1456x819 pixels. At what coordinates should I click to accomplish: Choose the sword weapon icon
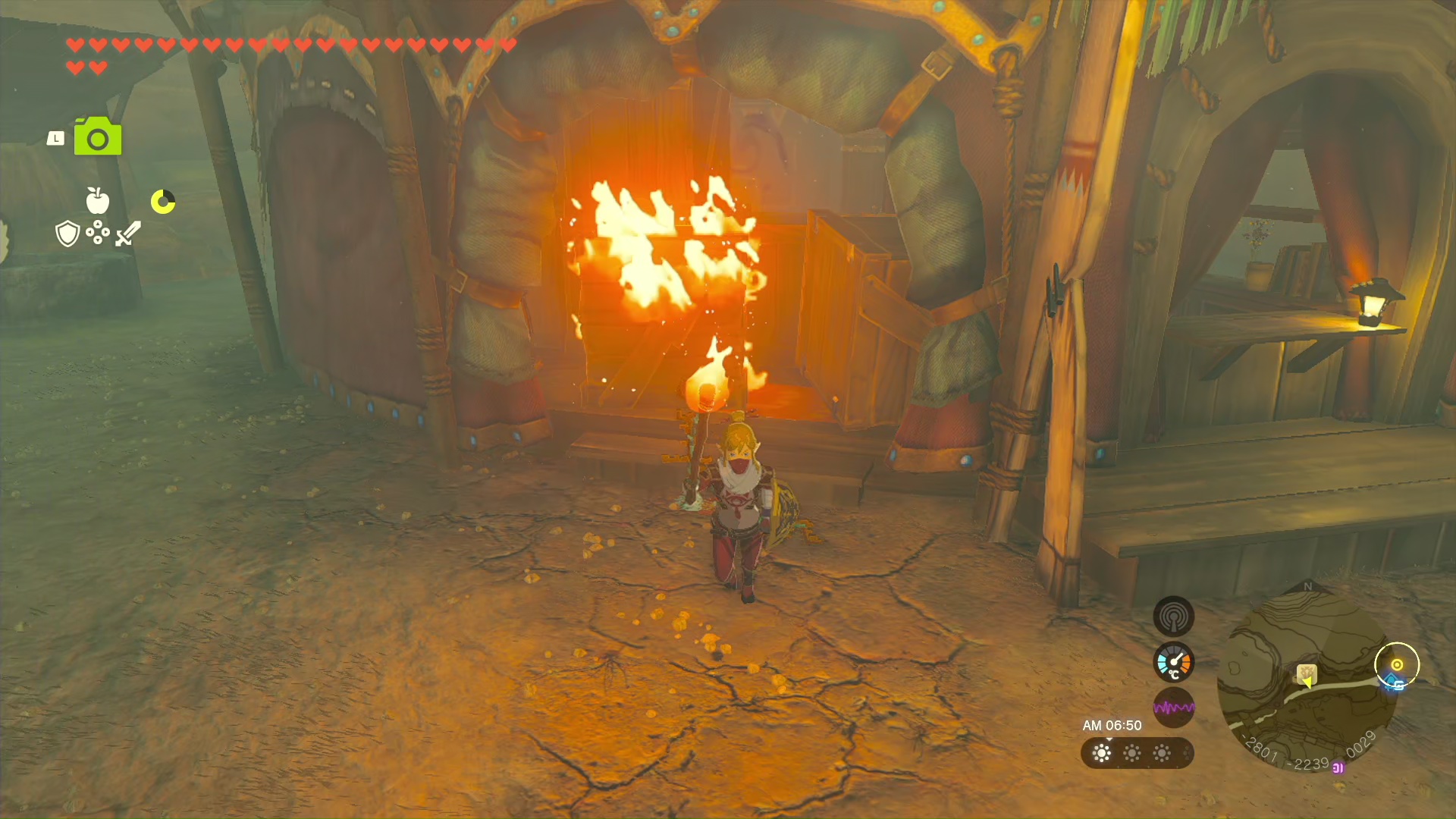coord(128,234)
